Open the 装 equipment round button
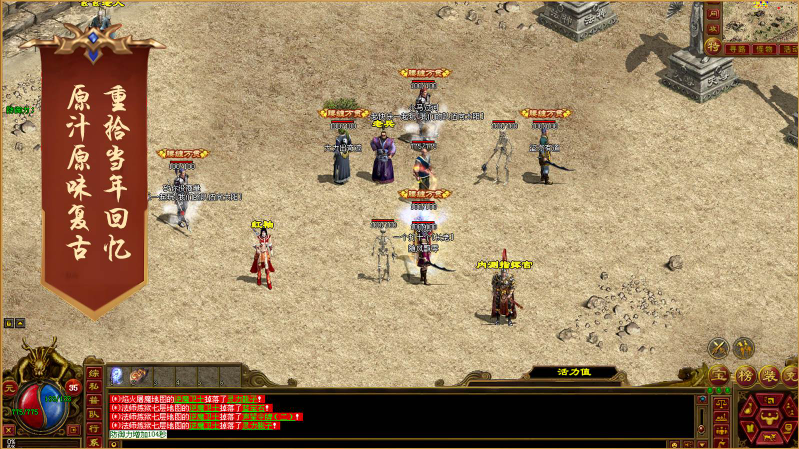Screen dimensions: 799x449 (x=767, y=375)
